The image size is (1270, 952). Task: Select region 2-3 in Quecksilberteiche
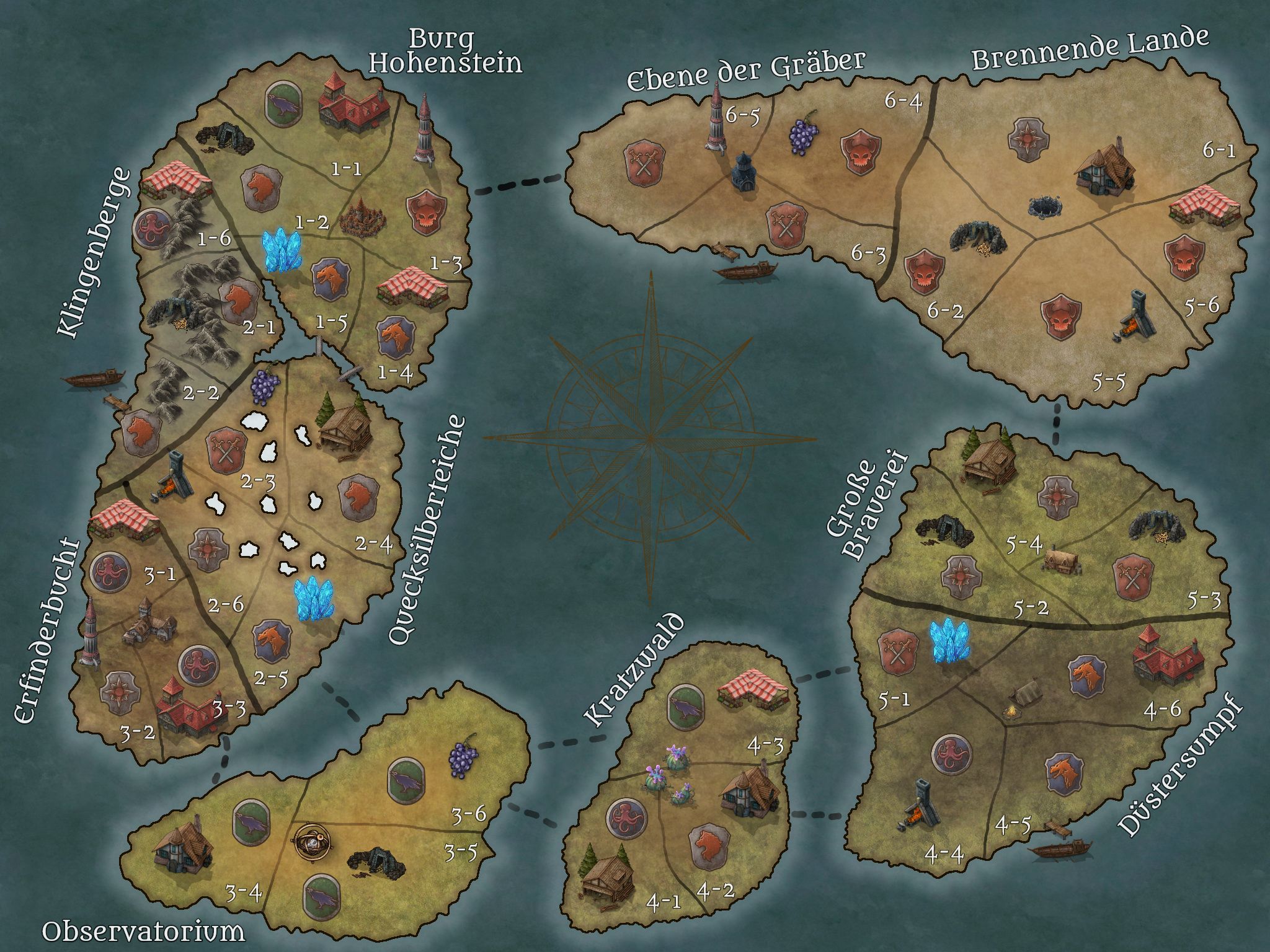[249, 480]
